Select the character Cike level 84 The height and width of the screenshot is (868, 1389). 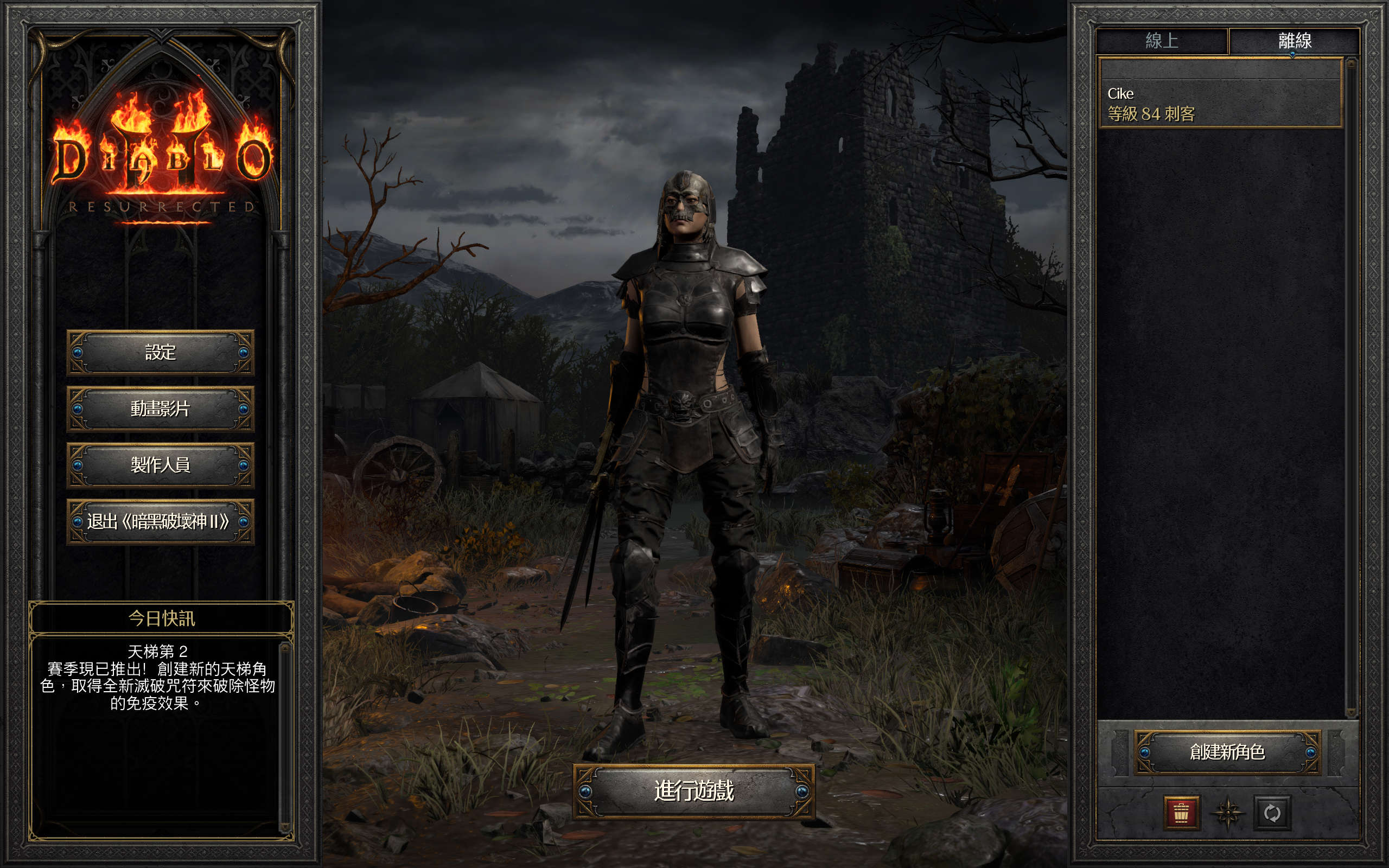pyautogui.click(x=1219, y=103)
